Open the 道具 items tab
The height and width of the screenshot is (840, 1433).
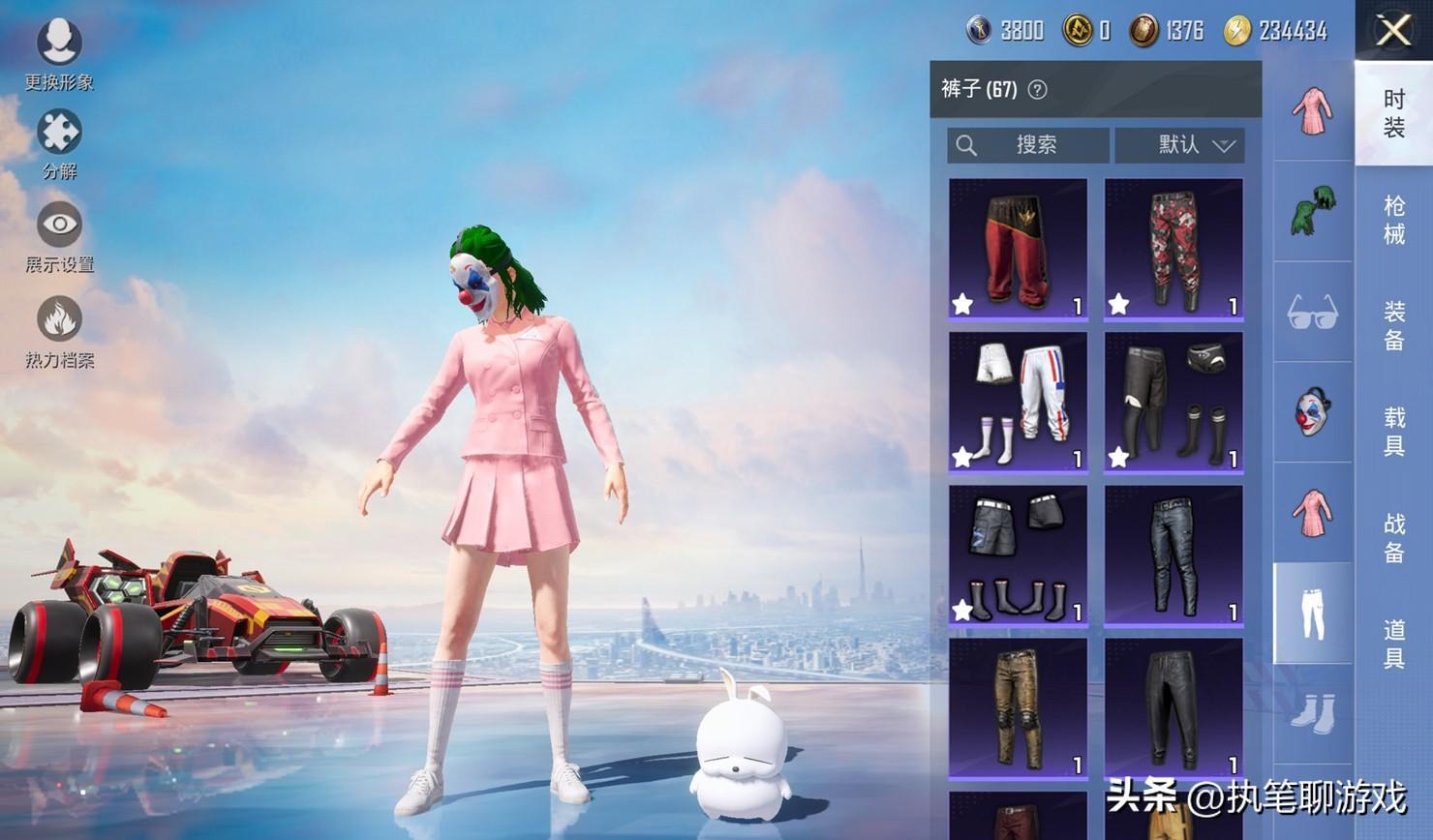pyautogui.click(x=1393, y=644)
